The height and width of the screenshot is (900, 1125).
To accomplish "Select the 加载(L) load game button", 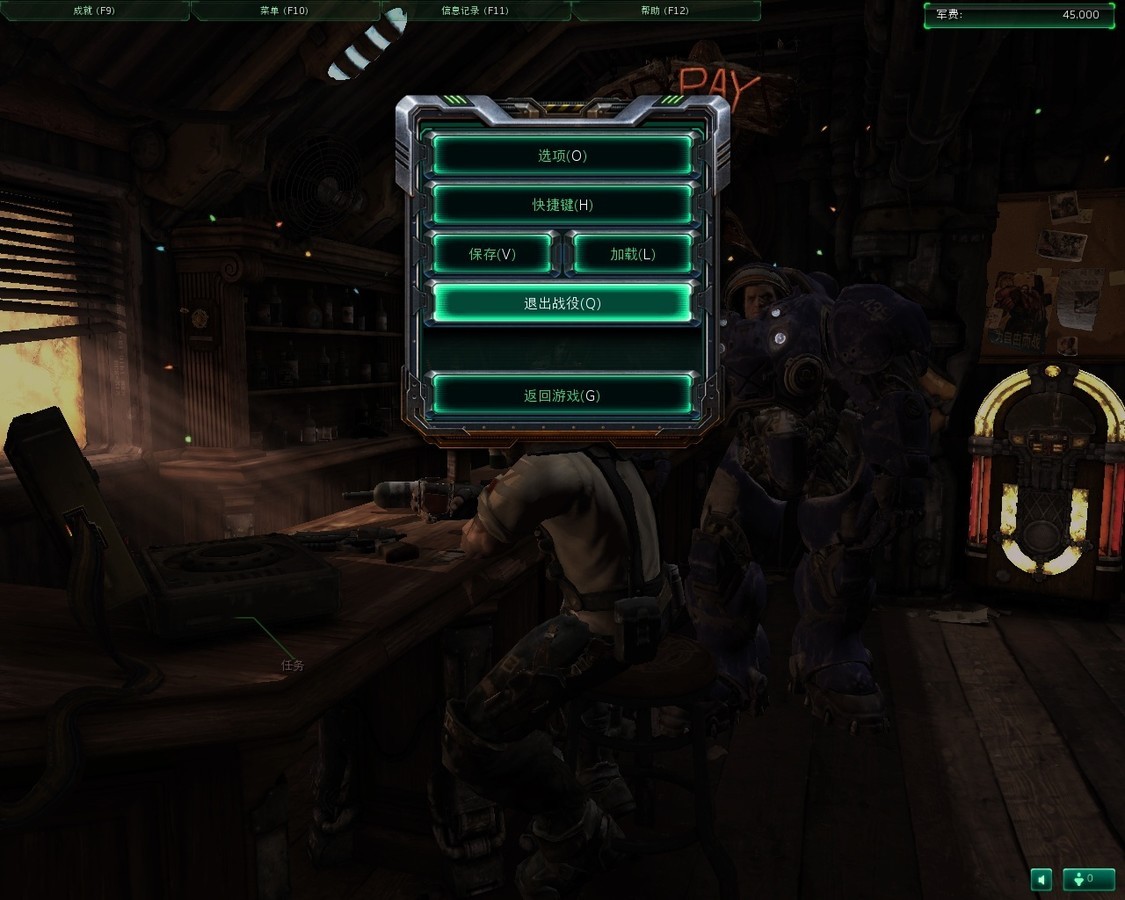I will pos(632,254).
